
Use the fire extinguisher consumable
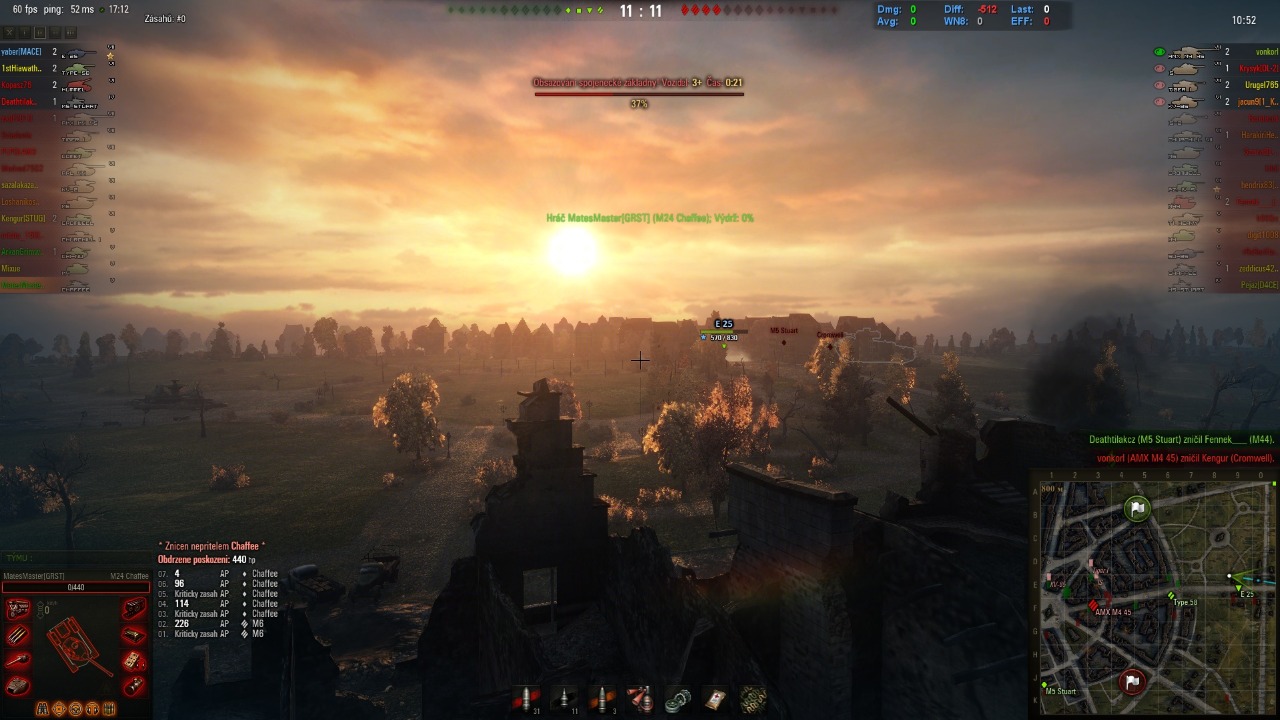point(640,698)
